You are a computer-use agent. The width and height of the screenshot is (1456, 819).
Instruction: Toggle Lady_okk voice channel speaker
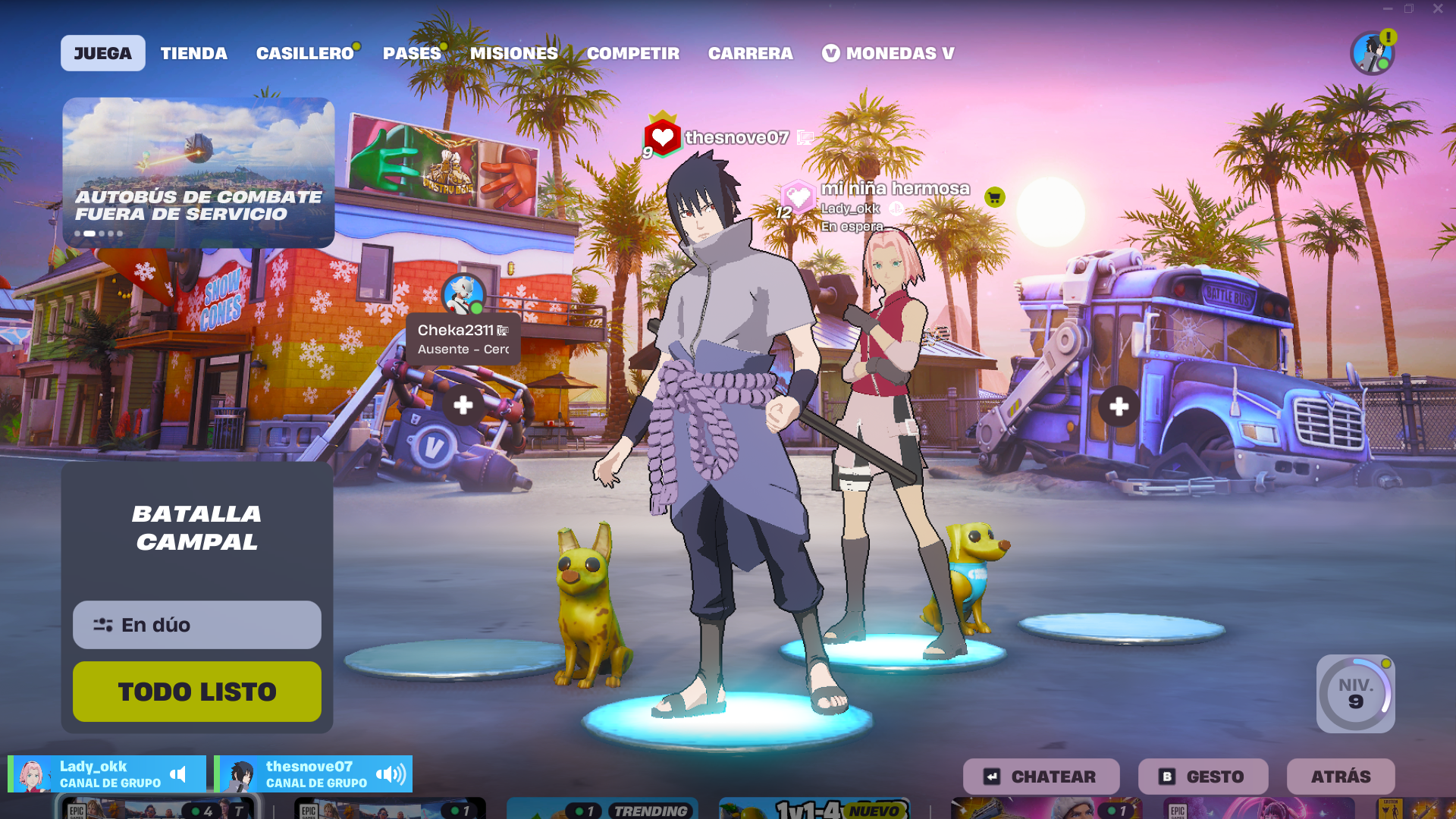coord(178,774)
